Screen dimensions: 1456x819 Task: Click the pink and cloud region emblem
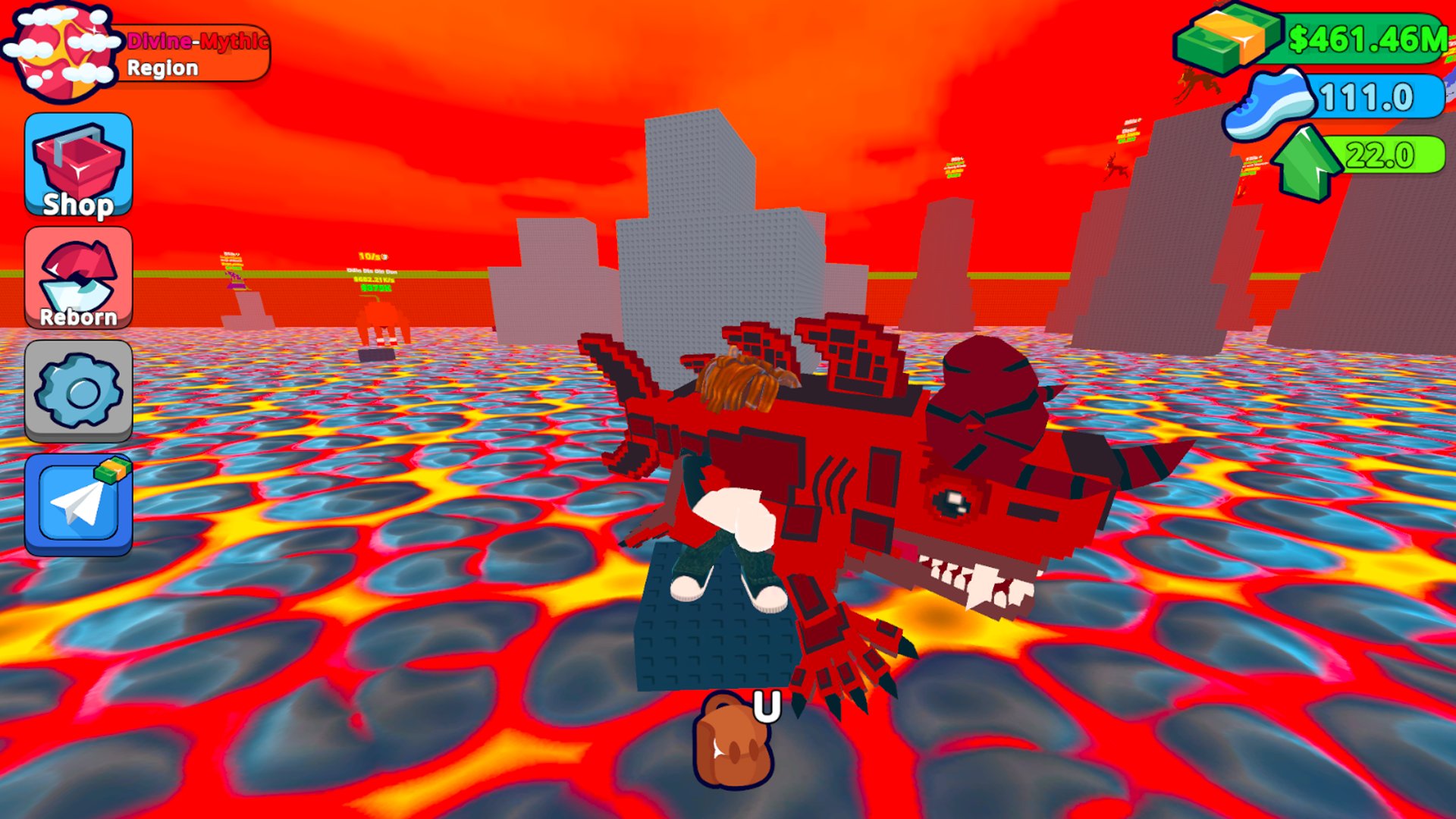click(x=61, y=49)
